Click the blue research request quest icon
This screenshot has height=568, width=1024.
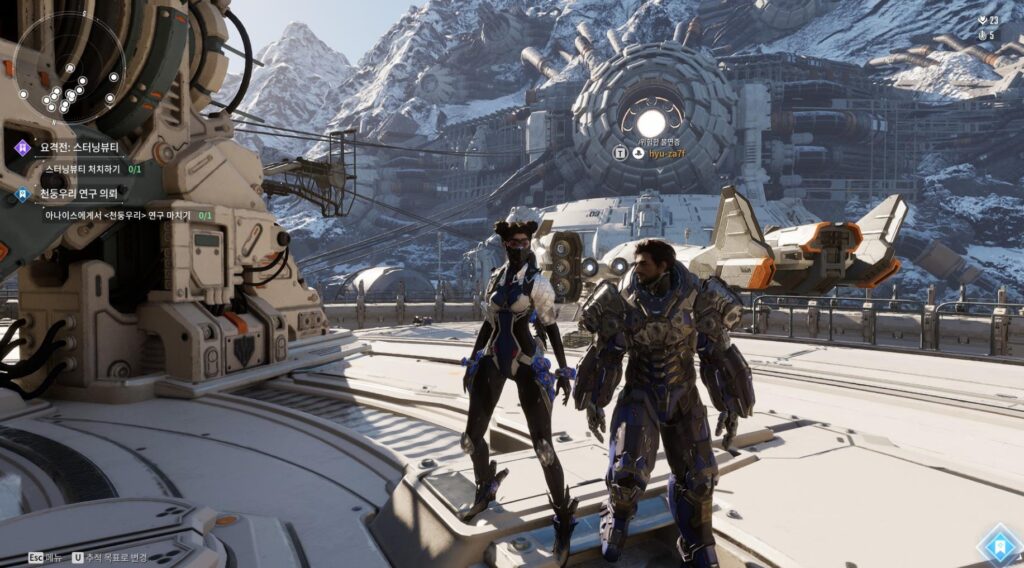(x=22, y=194)
